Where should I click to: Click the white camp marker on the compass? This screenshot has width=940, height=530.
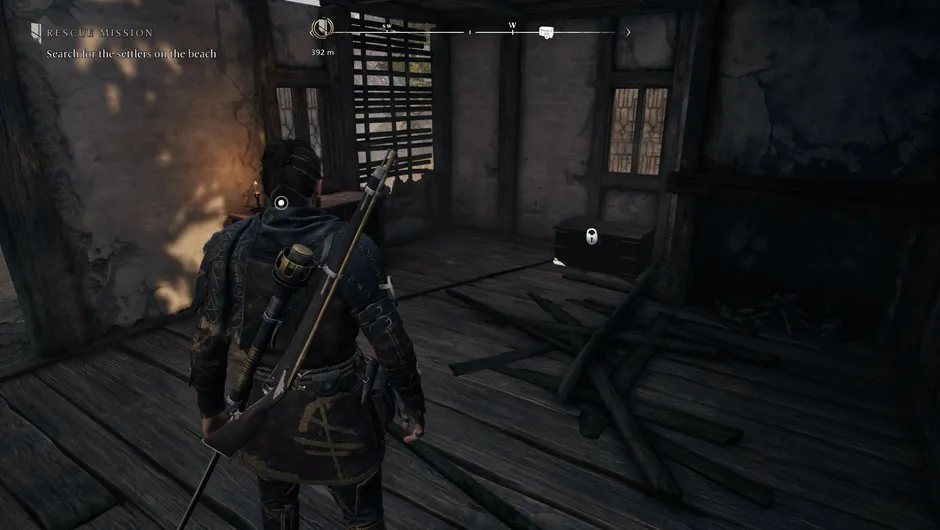pos(546,33)
